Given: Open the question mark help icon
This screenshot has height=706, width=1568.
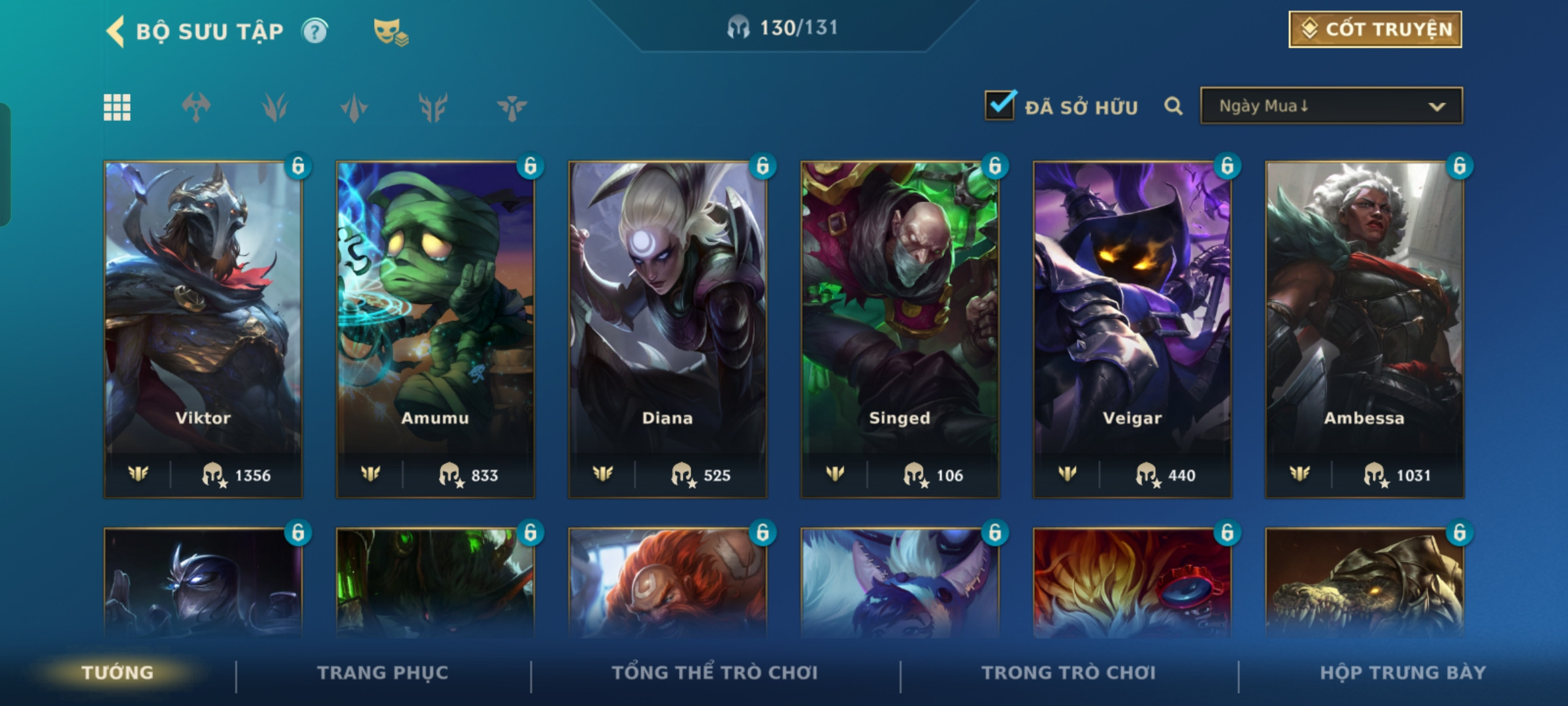Looking at the screenshot, I should tap(315, 31).
